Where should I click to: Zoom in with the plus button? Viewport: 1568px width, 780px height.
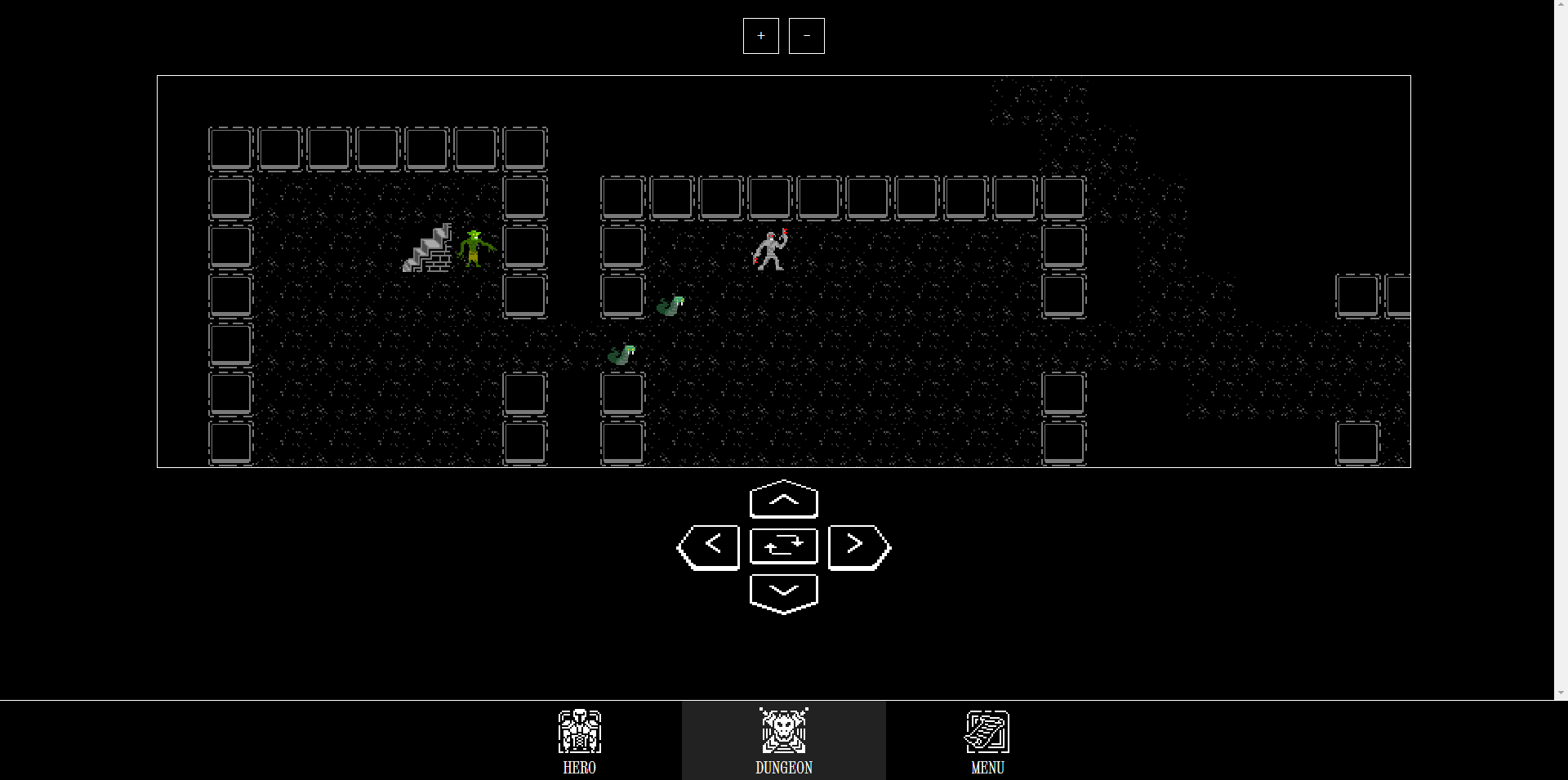(x=760, y=36)
